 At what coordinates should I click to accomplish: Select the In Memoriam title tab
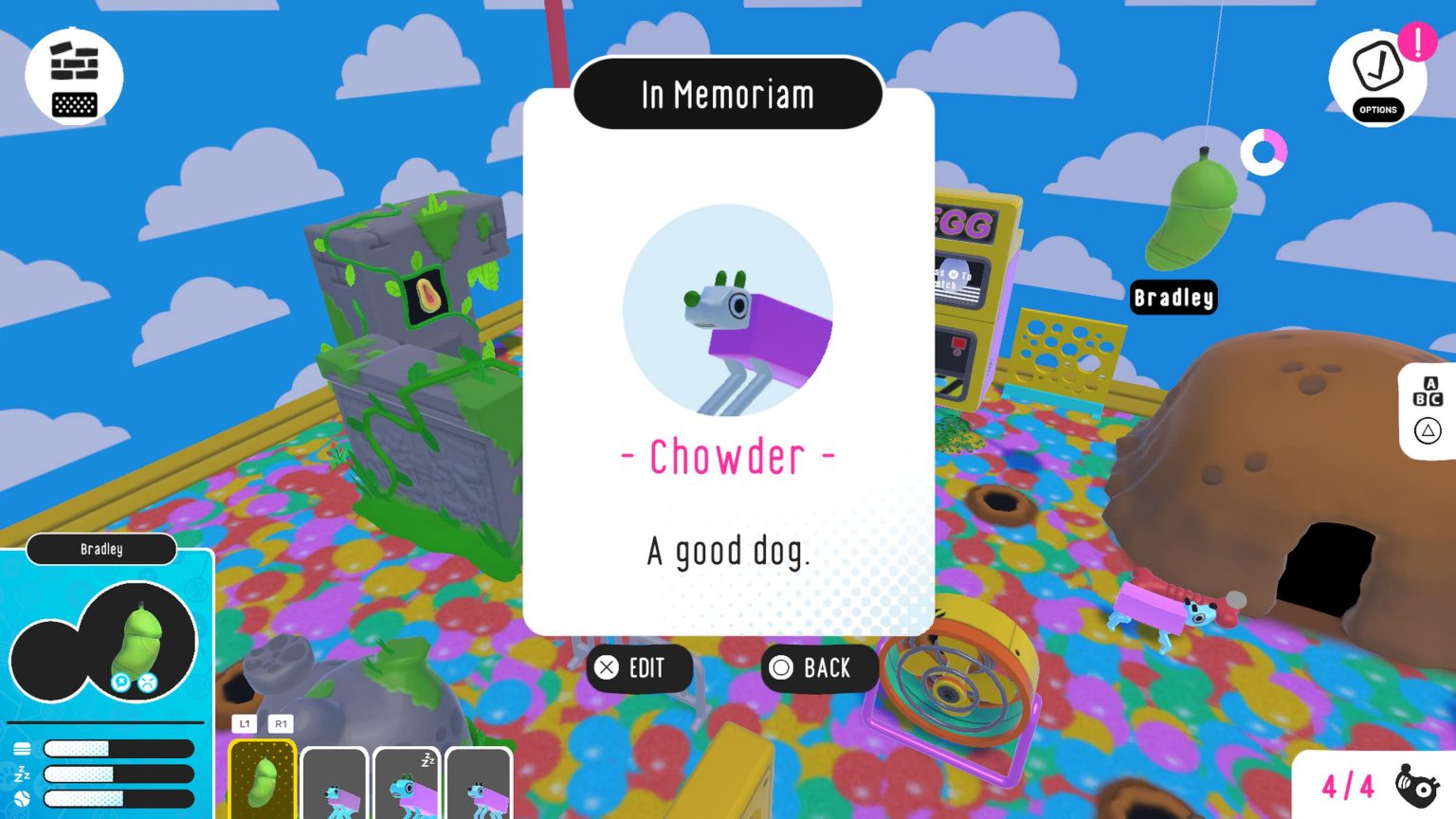(727, 93)
